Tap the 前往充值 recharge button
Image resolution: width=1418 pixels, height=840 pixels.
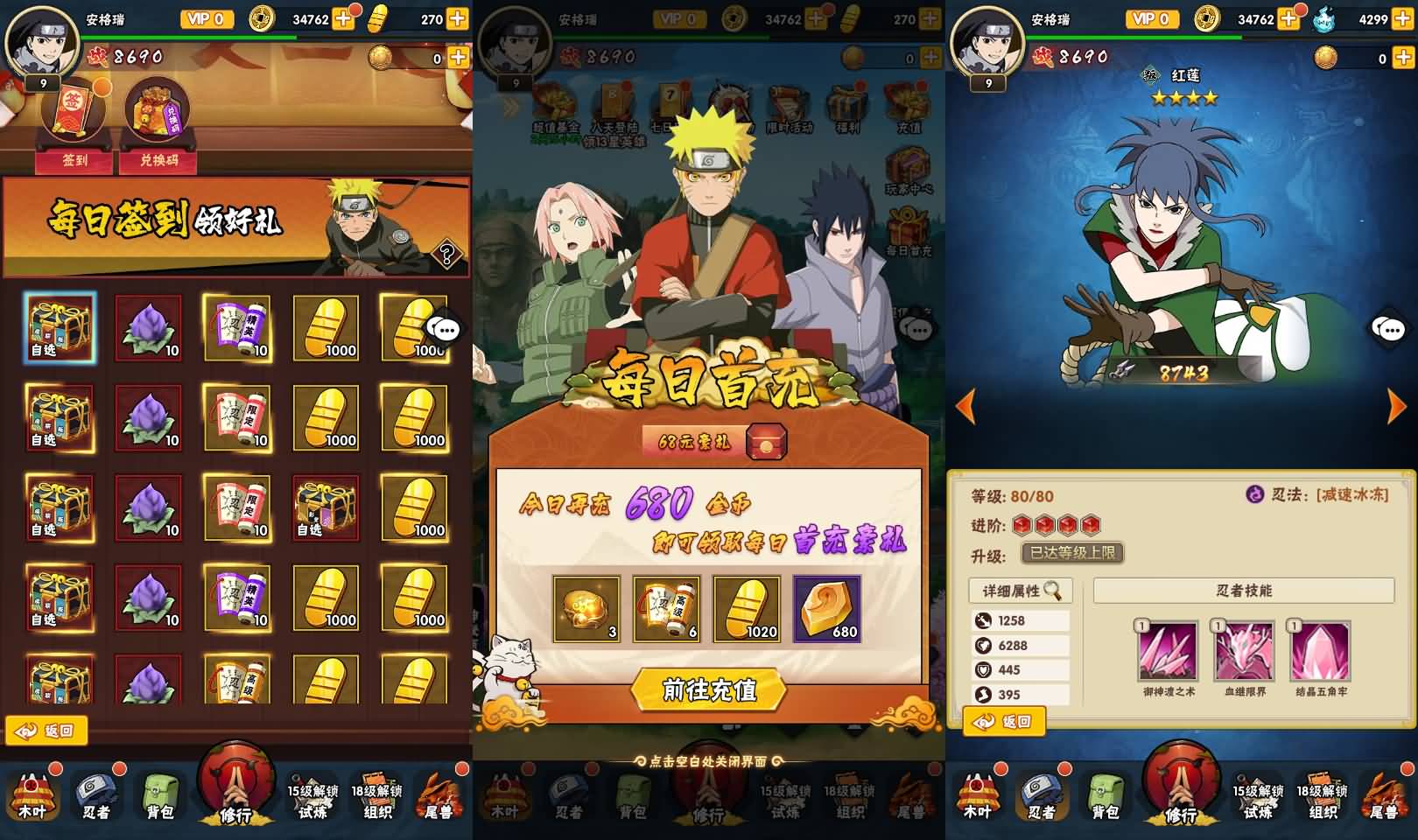(709, 689)
